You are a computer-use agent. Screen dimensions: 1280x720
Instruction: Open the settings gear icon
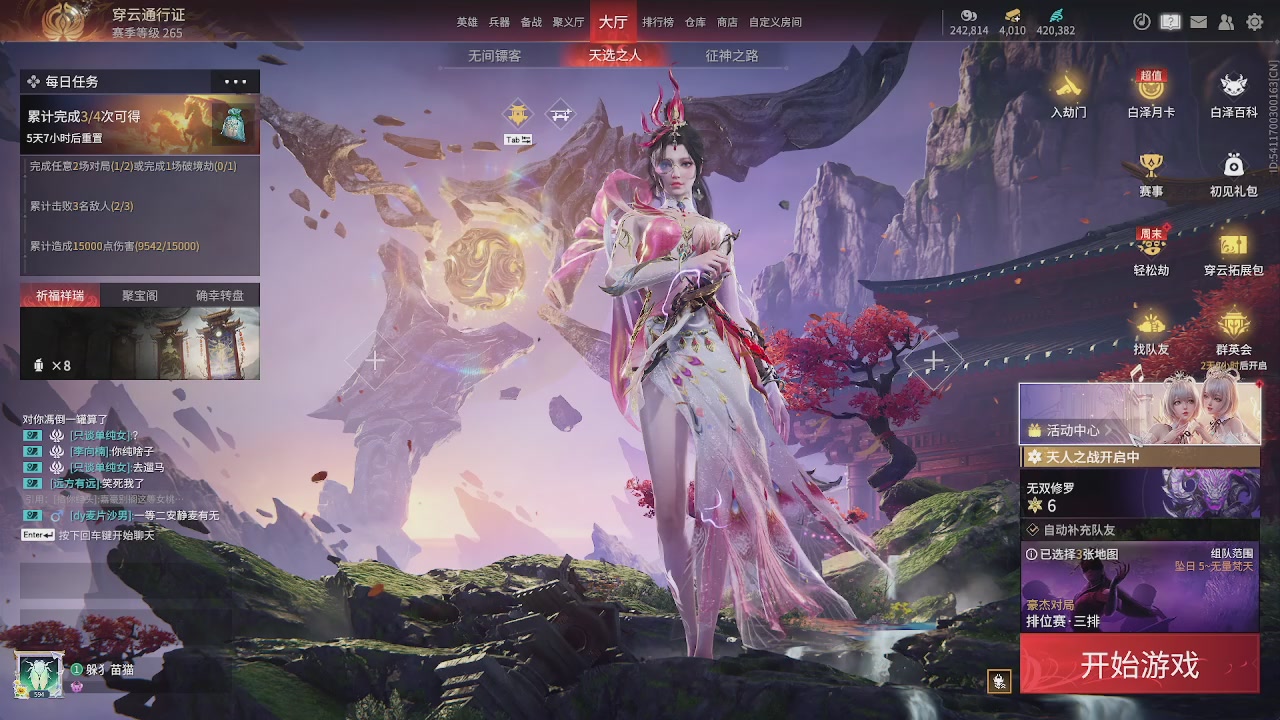[x=1254, y=22]
